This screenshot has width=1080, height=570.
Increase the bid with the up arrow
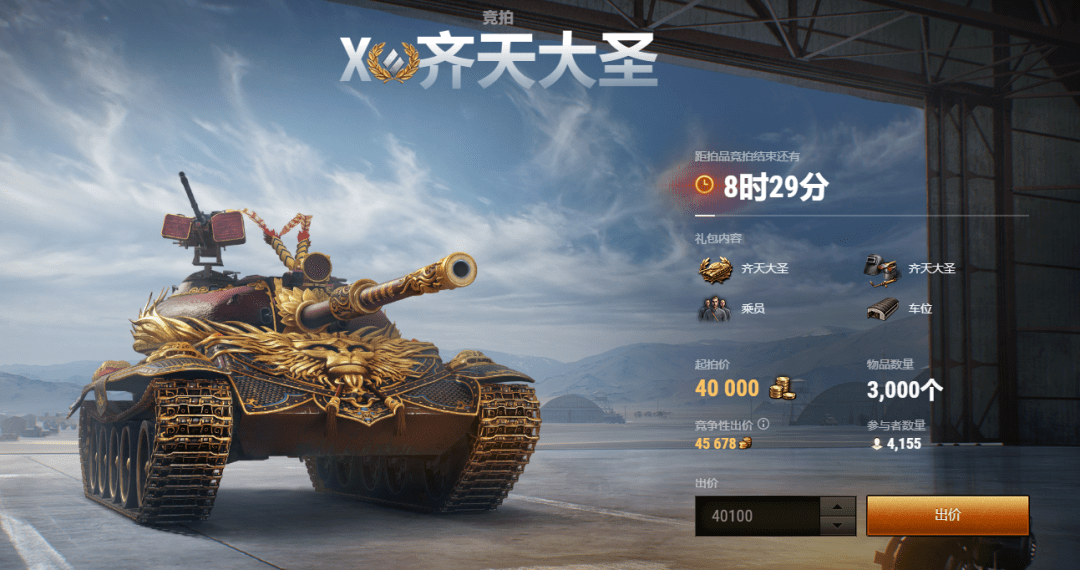[x=837, y=506]
